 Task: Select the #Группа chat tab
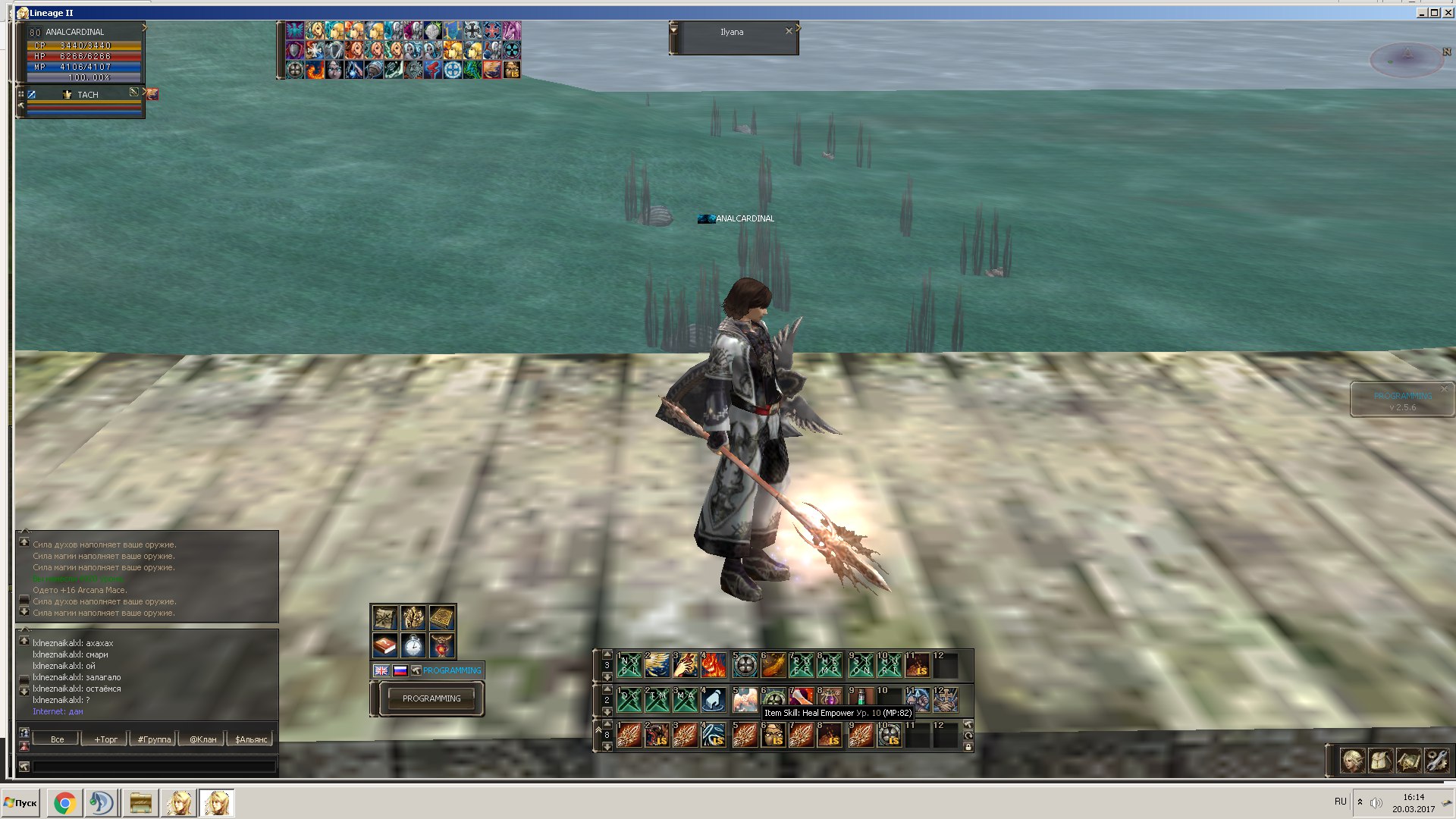coord(154,739)
